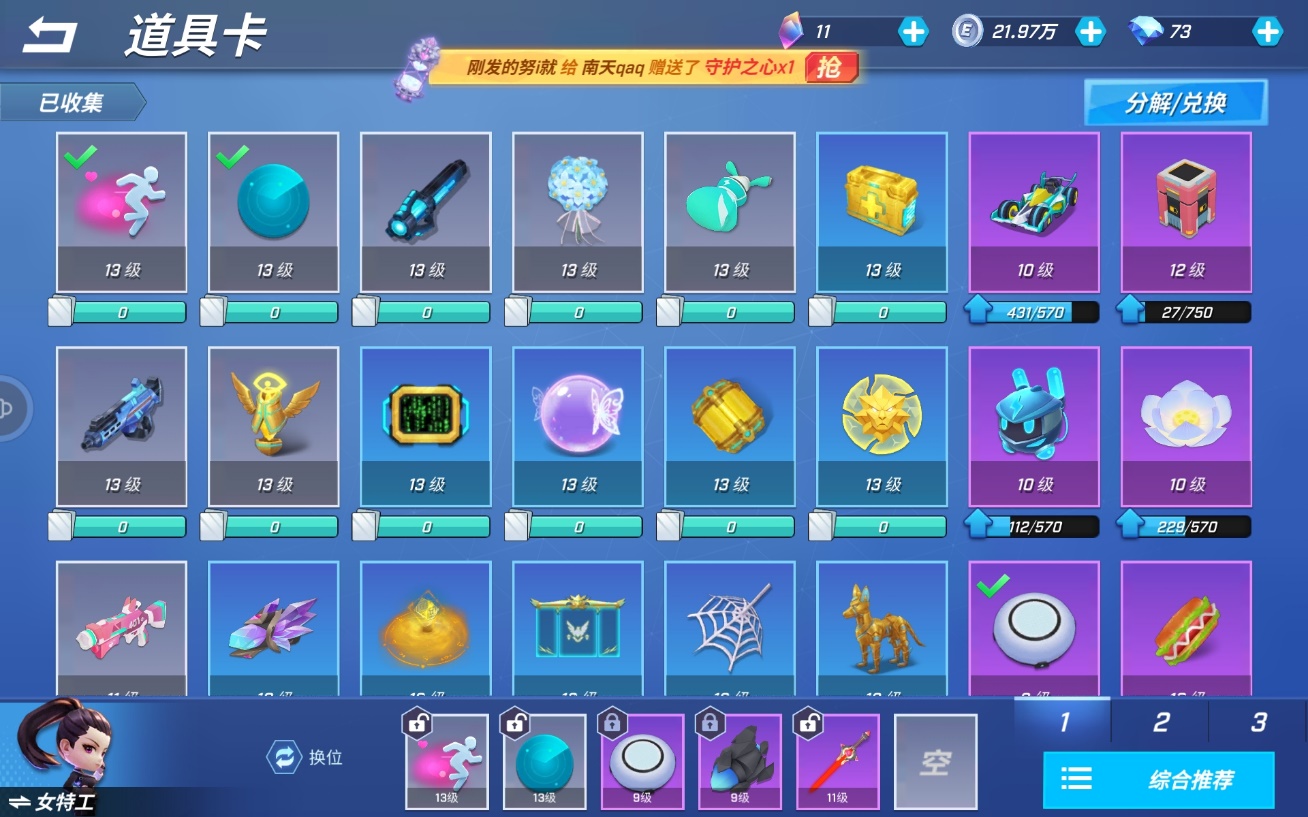
Task: Grab the gift with the red 抢 button
Action: (829, 67)
